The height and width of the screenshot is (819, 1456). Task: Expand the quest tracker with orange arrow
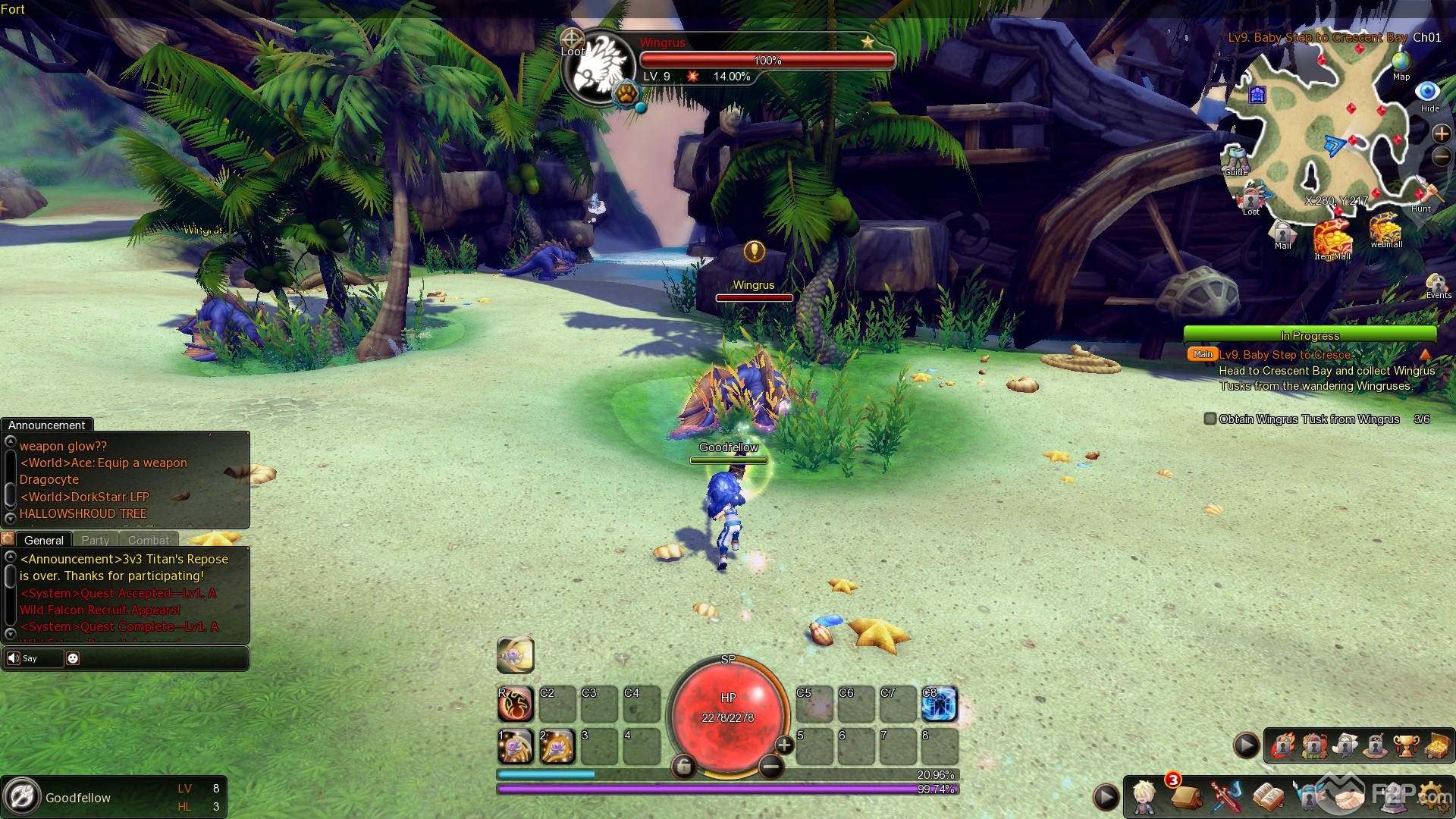(1424, 354)
